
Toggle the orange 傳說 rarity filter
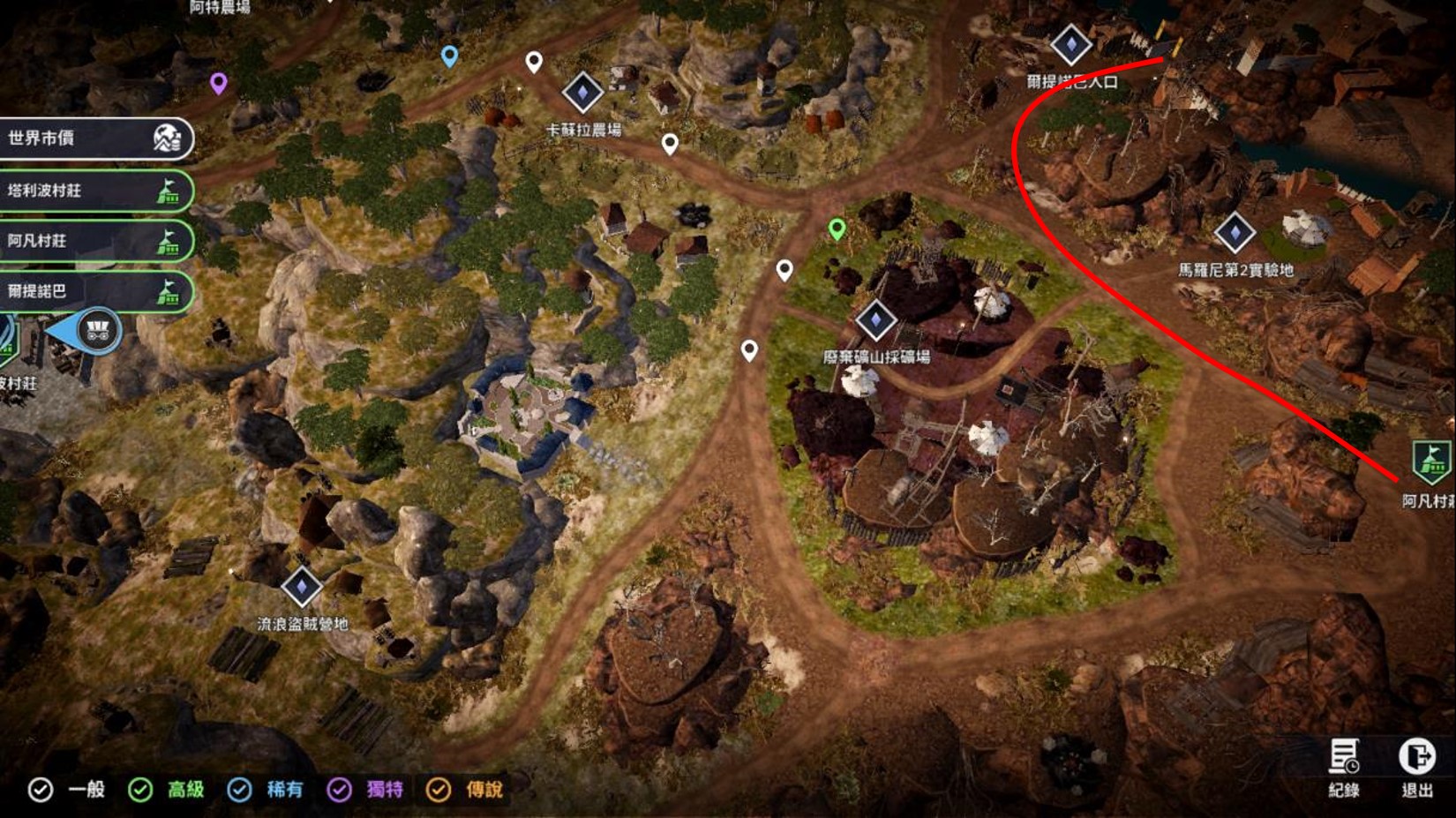click(x=439, y=790)
